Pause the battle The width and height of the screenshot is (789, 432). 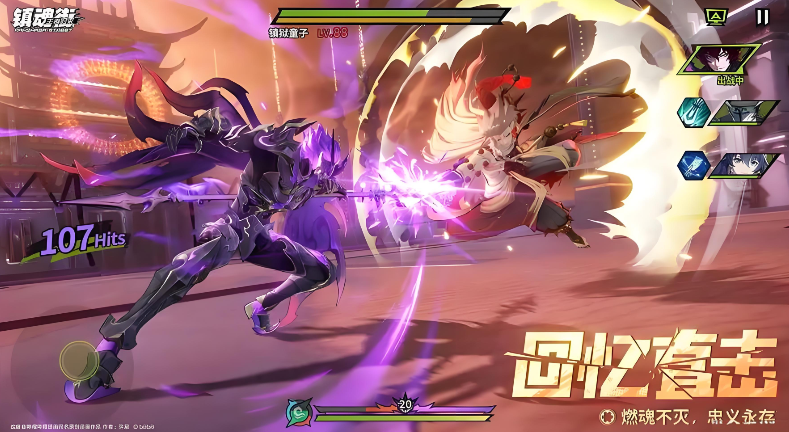click(763, 17)
